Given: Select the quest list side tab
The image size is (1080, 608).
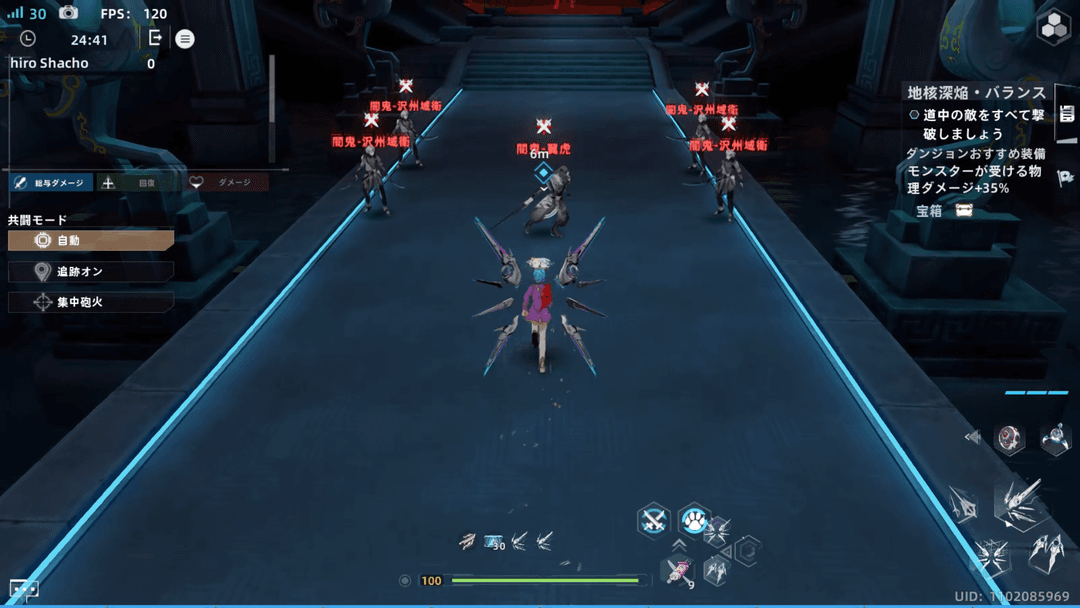Looking at the screenshot, I should click(x=1067, y=114).
